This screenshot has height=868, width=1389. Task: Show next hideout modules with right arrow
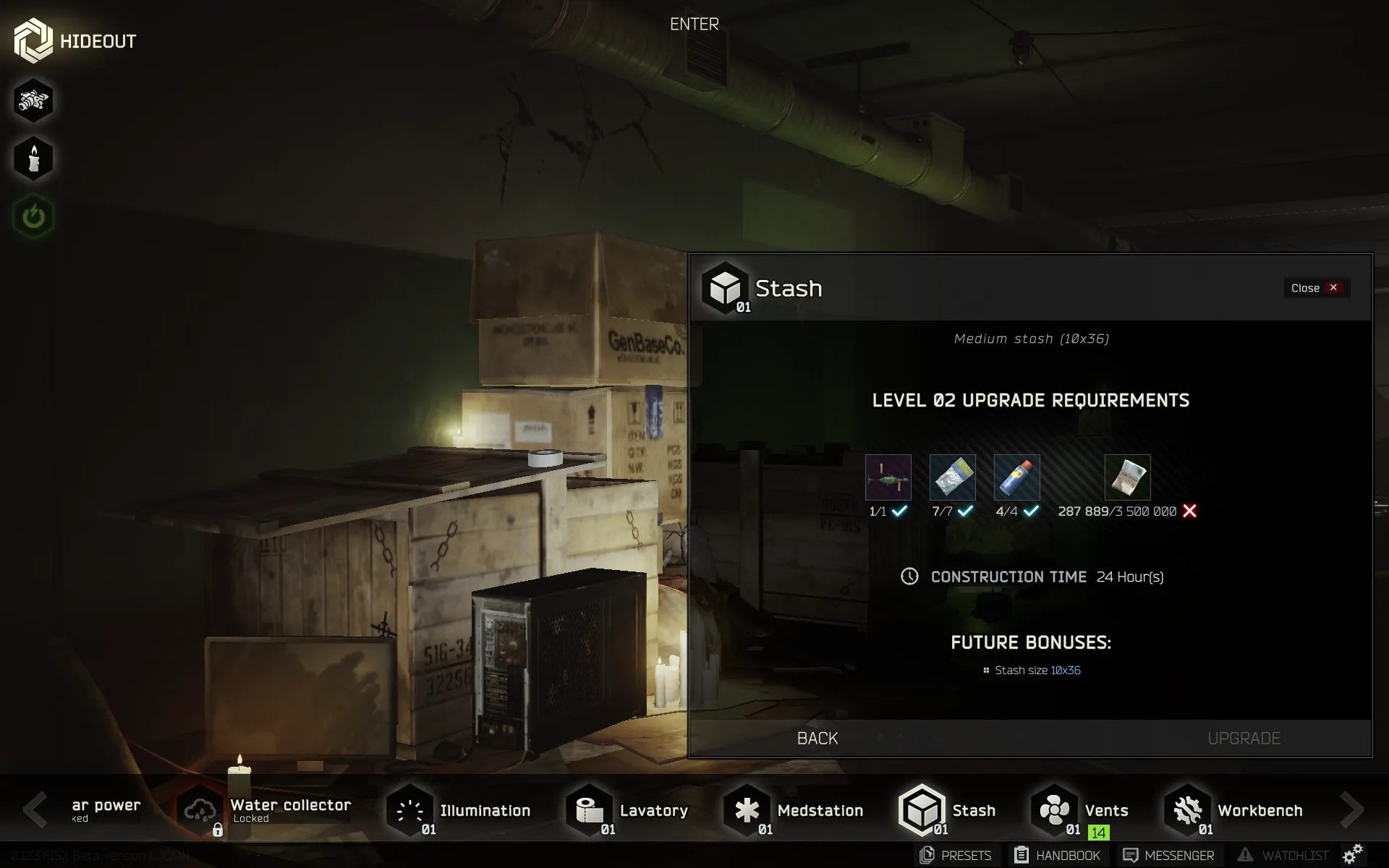[1351, 809]
